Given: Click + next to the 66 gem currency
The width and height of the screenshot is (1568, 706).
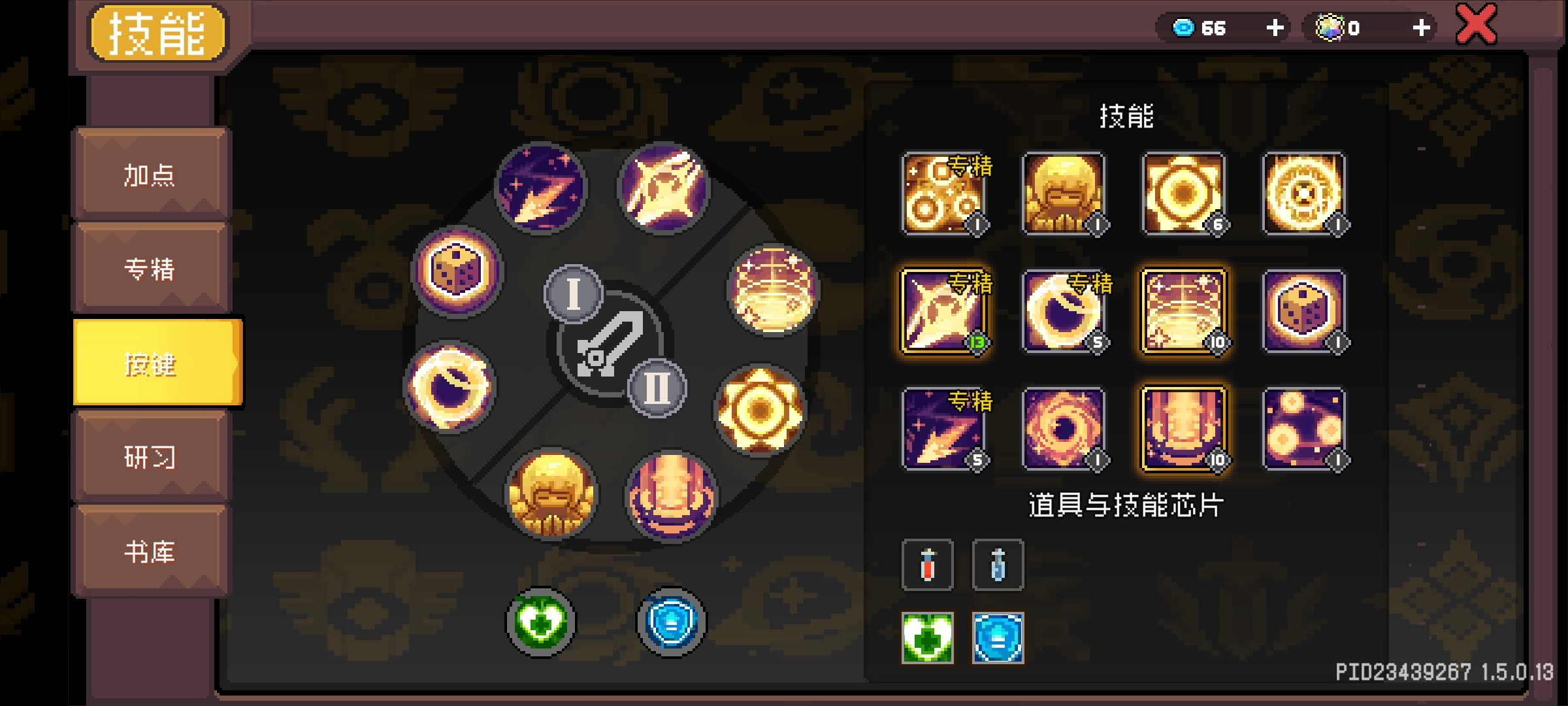Looking at the screenshot, I should [x=1274, y=27].
